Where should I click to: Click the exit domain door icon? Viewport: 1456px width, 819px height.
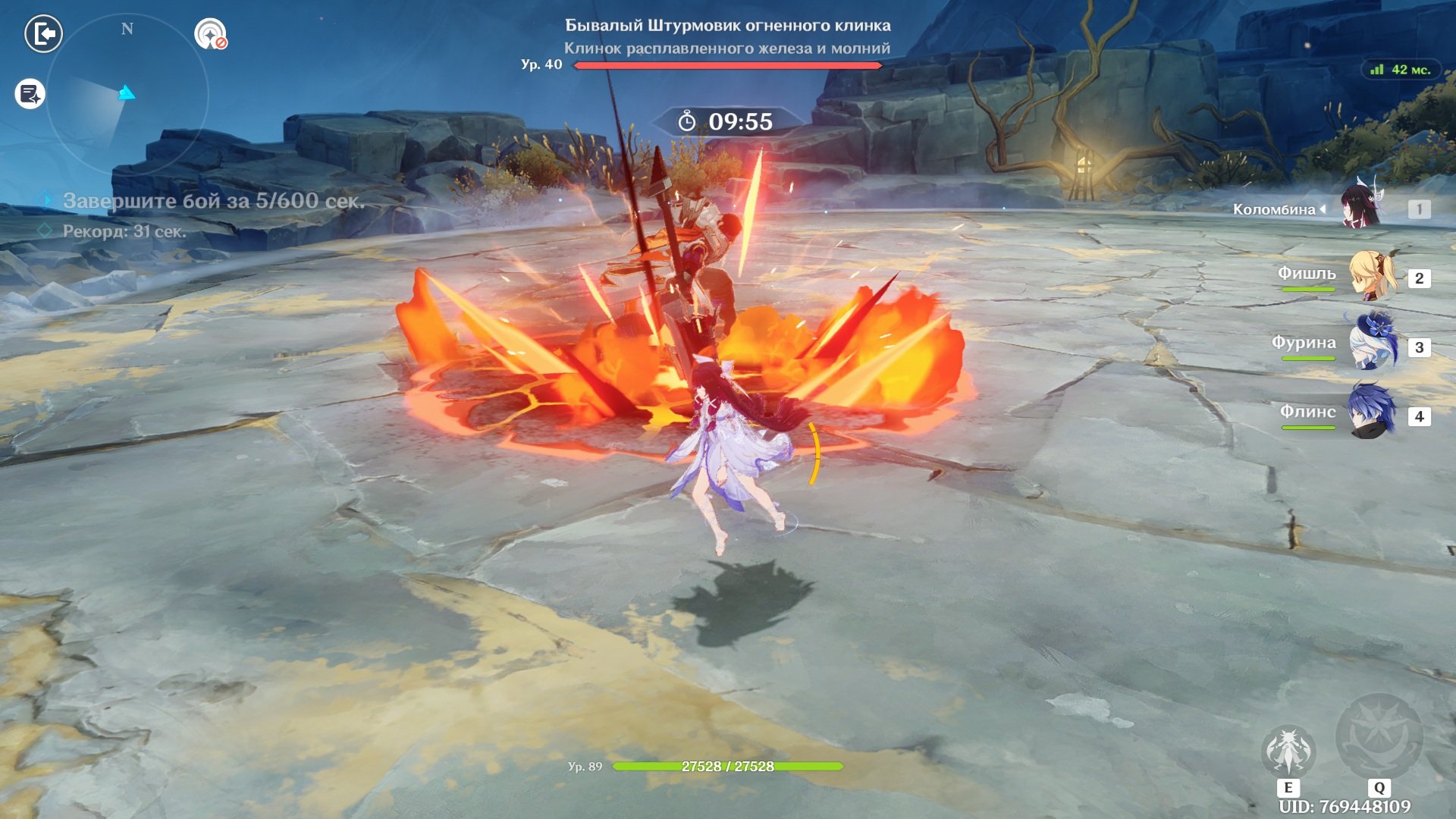[x=43, y=34]
